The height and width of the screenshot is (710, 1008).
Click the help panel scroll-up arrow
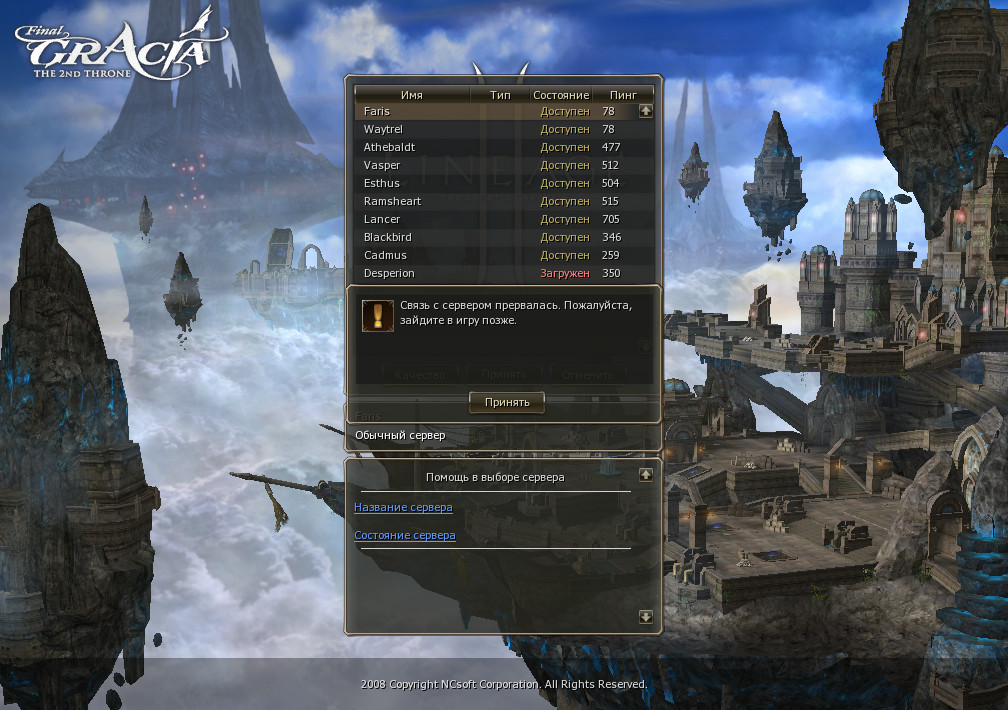point(646,475)
